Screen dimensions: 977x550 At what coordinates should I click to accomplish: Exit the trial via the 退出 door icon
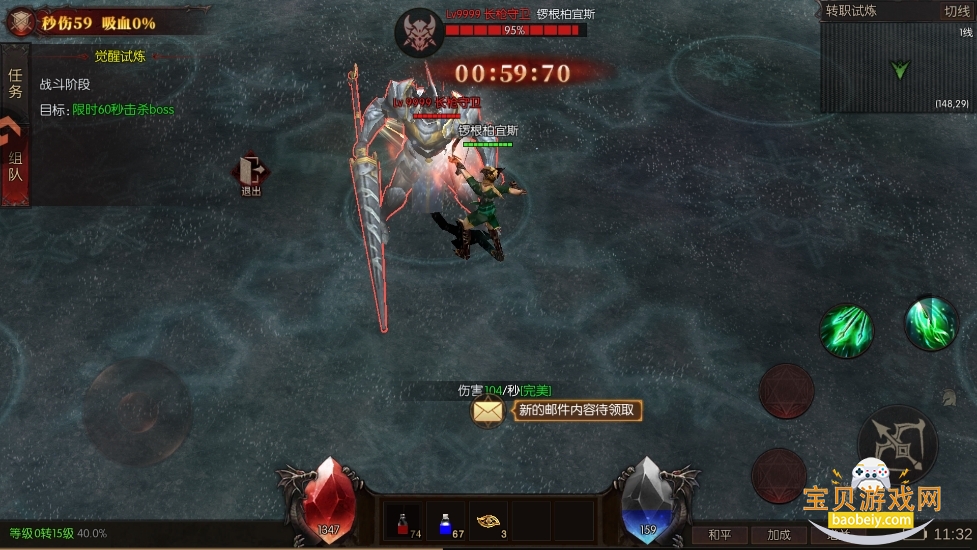pyautogui.click(x=251, y=174)
